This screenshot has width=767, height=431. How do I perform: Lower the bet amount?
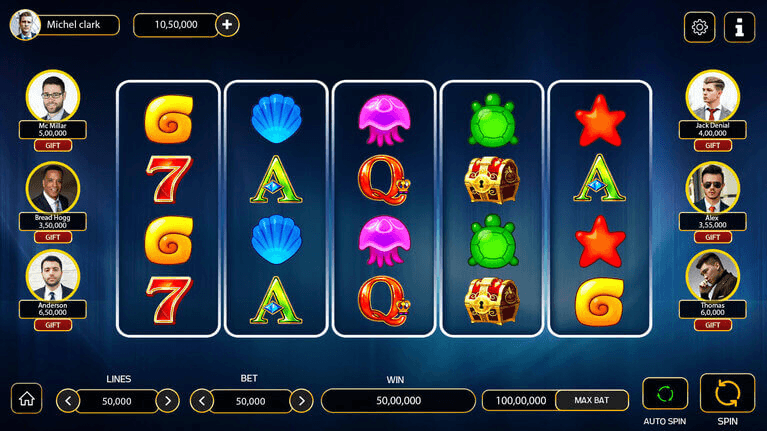coord(201,401)
